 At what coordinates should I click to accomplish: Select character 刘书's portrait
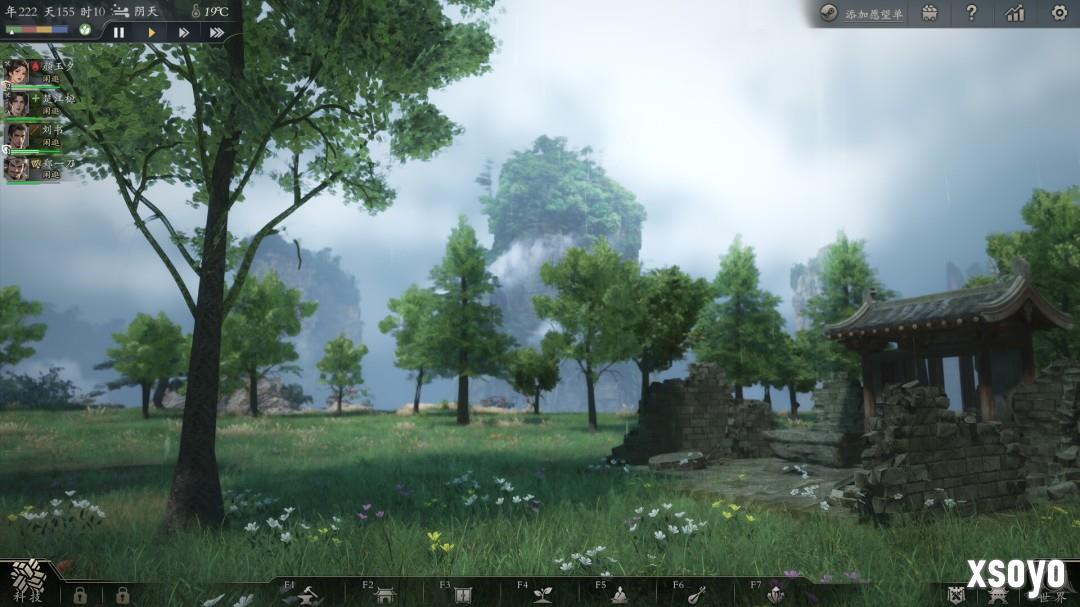pos(16,135)
